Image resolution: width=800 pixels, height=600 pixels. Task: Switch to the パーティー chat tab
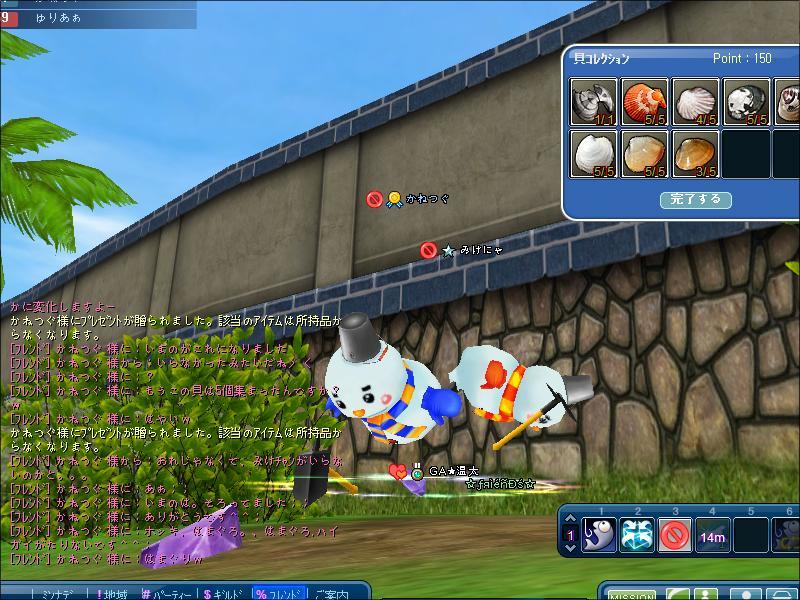168,594
